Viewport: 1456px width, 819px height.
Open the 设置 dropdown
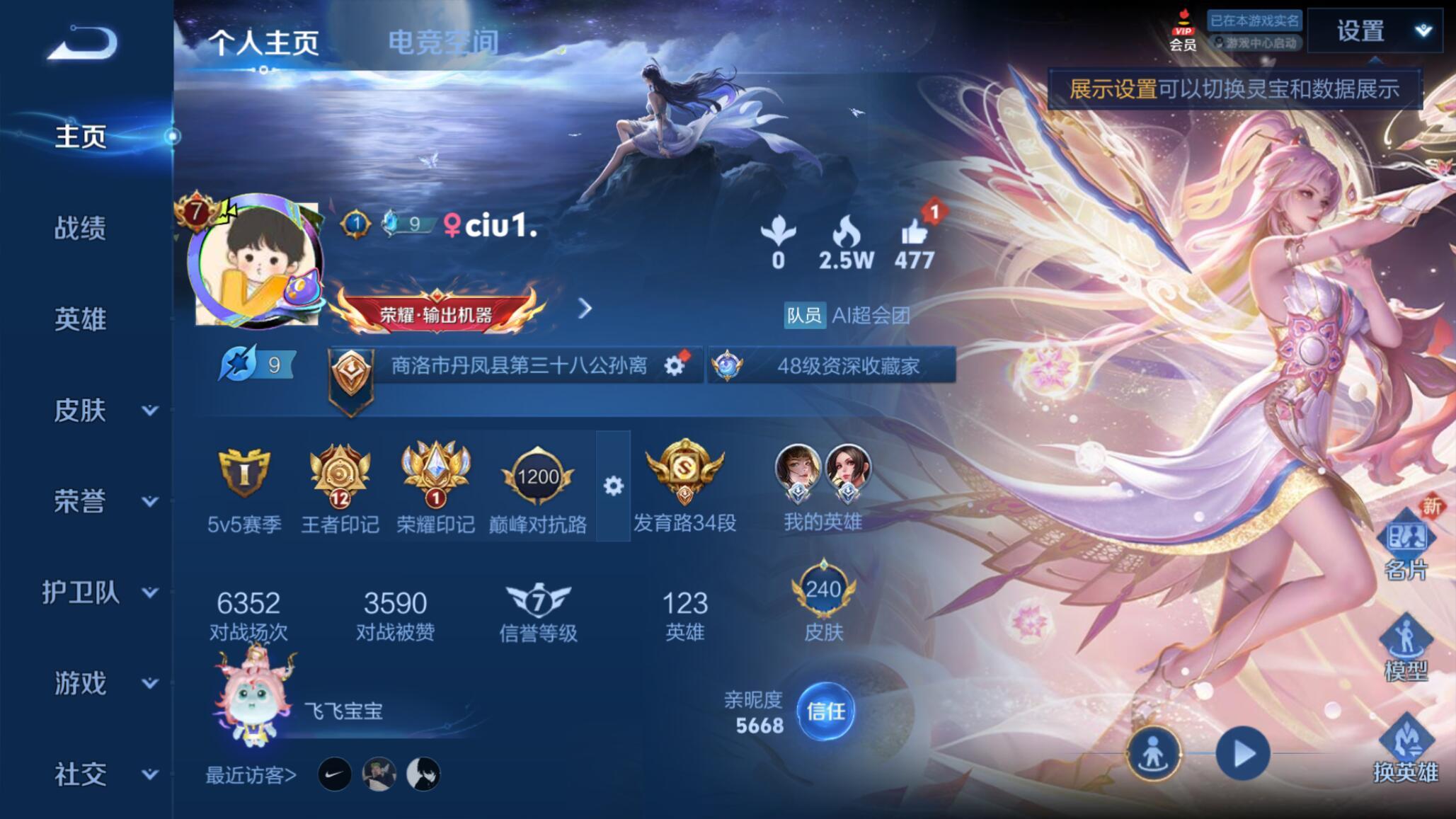(x=1374, y=31)
